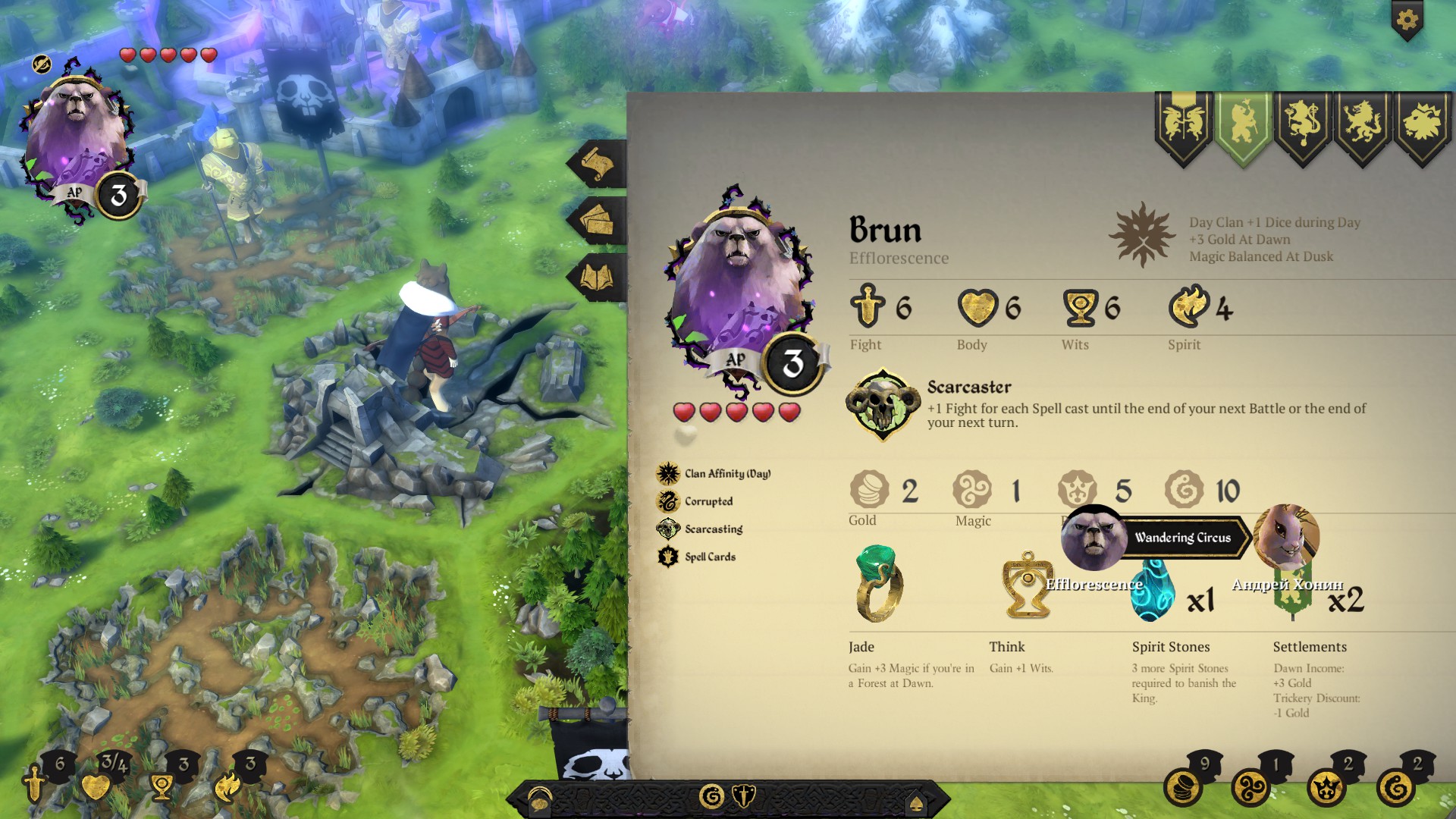Click the sword shield icon on bottom bar

tap(745, 796)
